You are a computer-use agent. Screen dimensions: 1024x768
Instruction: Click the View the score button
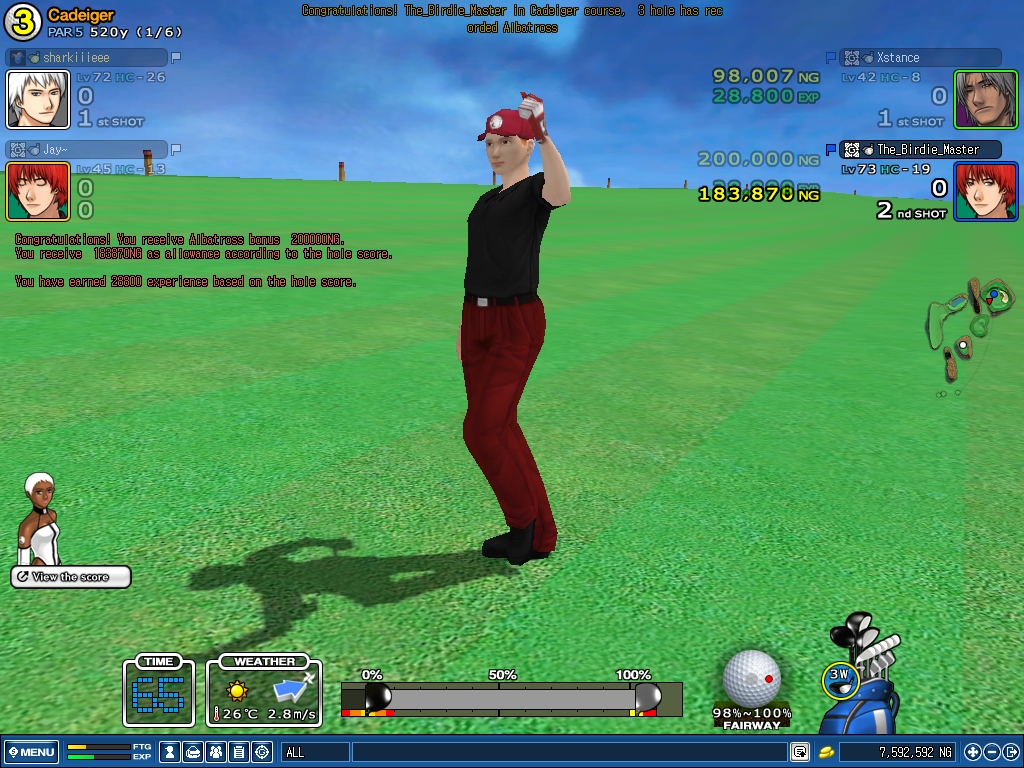pos(71,577)
